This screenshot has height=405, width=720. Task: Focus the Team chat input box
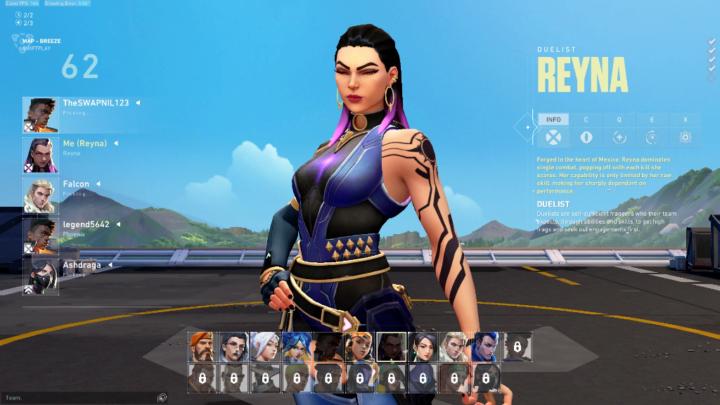pos(80,397)
